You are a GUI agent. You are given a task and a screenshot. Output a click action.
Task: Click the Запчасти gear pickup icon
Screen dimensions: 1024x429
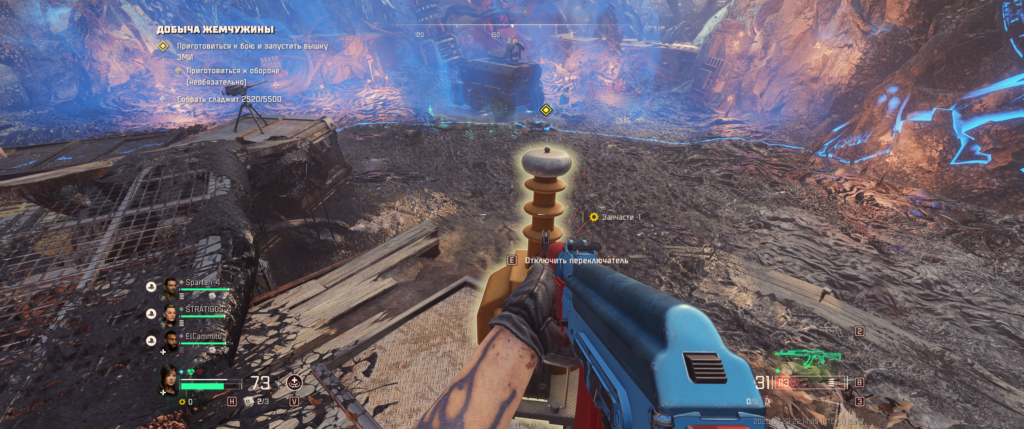594,216
